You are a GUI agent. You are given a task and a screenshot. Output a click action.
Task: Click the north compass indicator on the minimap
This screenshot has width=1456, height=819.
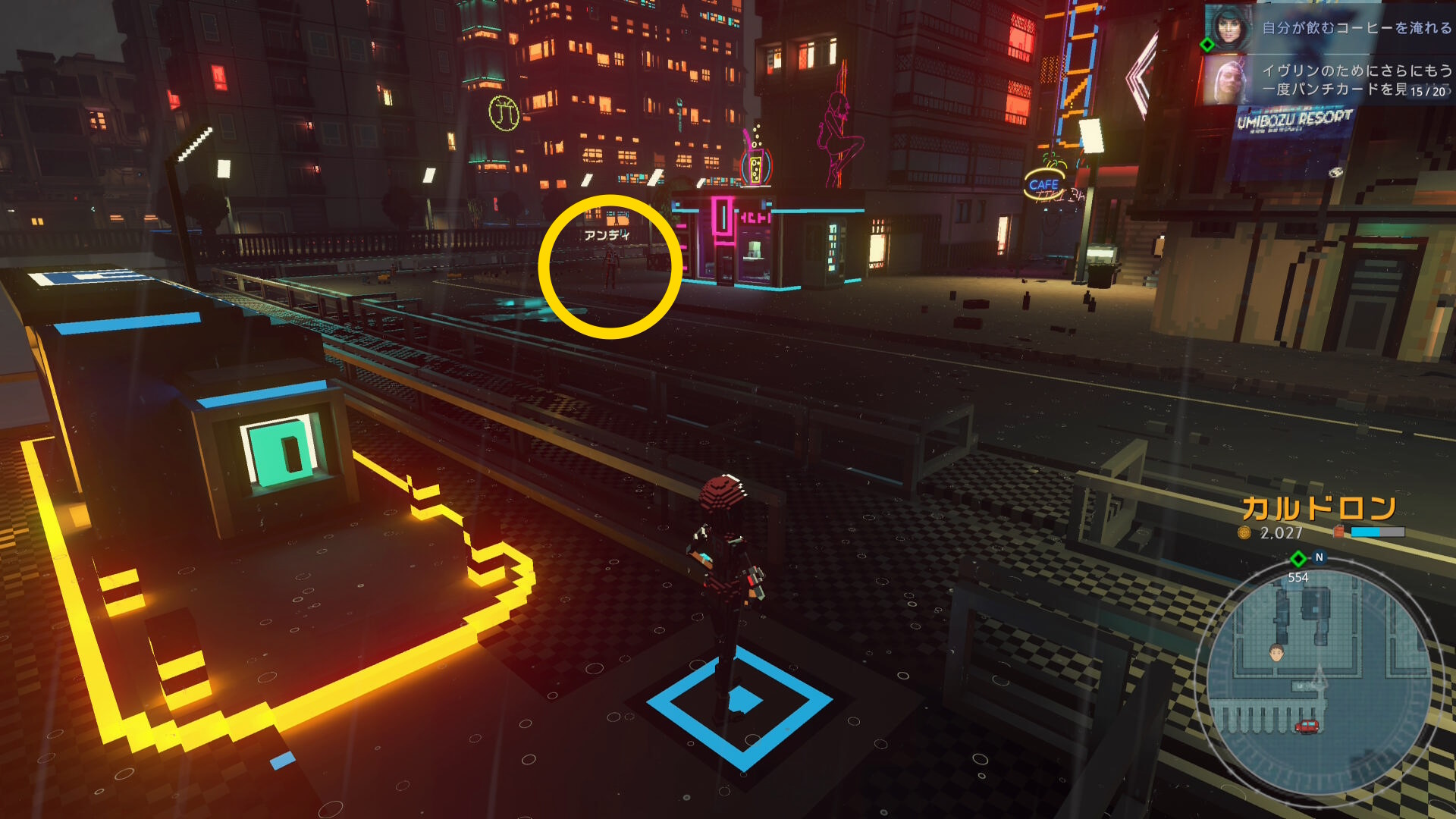pyautogui.click(x=1319, y=557)
